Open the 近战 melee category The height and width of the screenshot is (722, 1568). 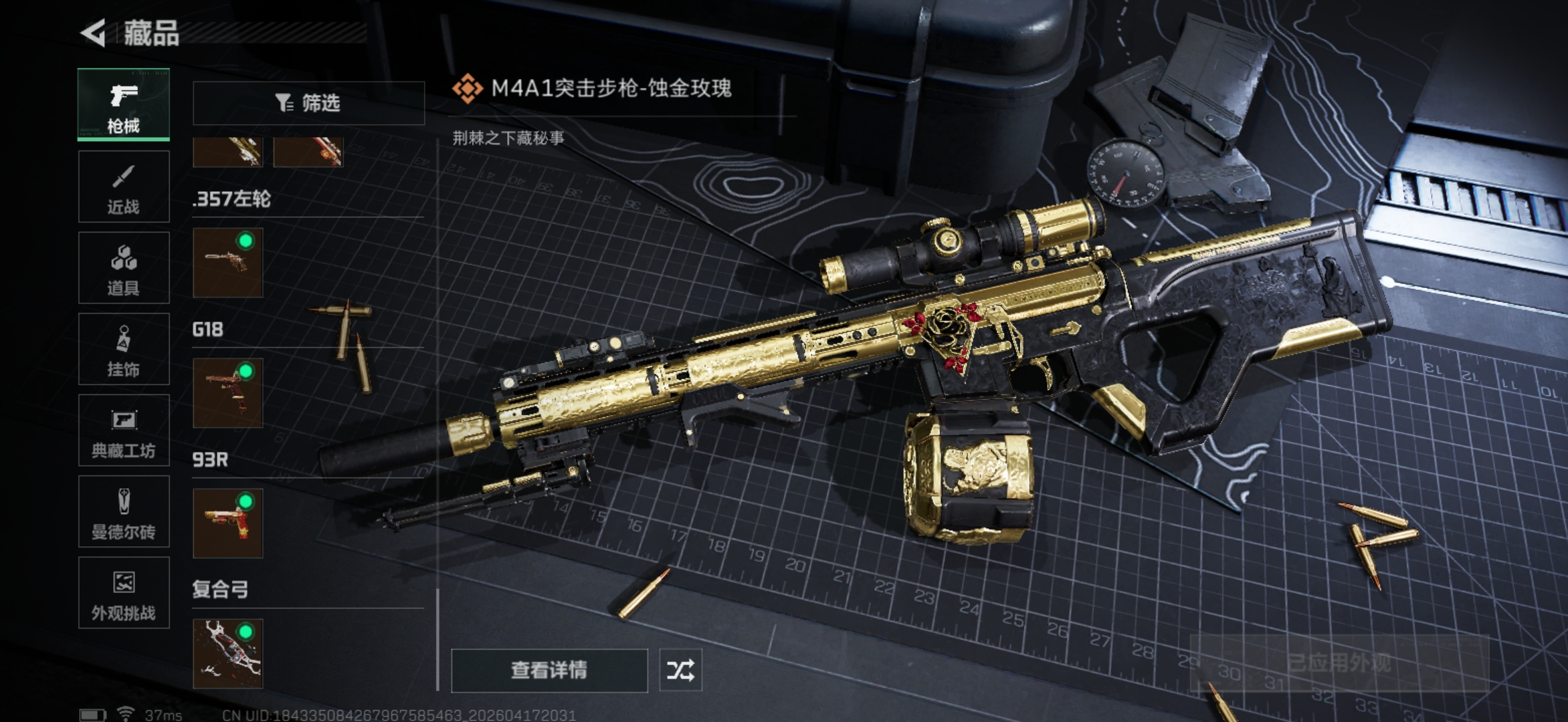point(124,187)
